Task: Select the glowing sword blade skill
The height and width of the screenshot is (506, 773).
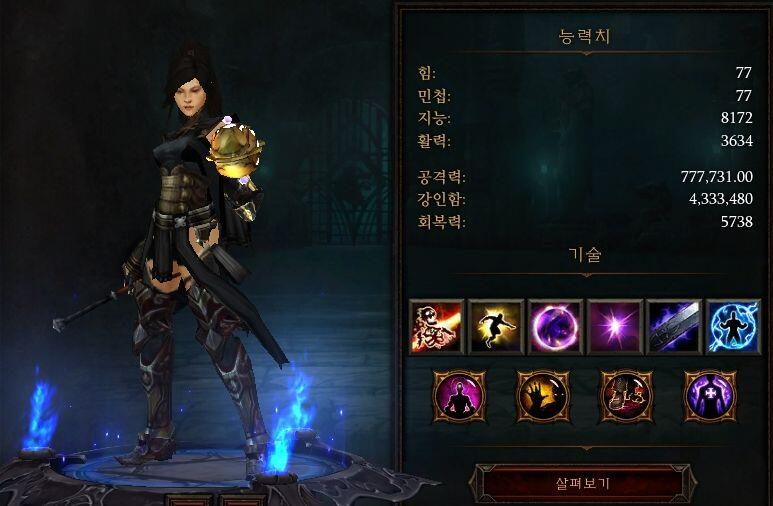Action: [x=673, y=326]
